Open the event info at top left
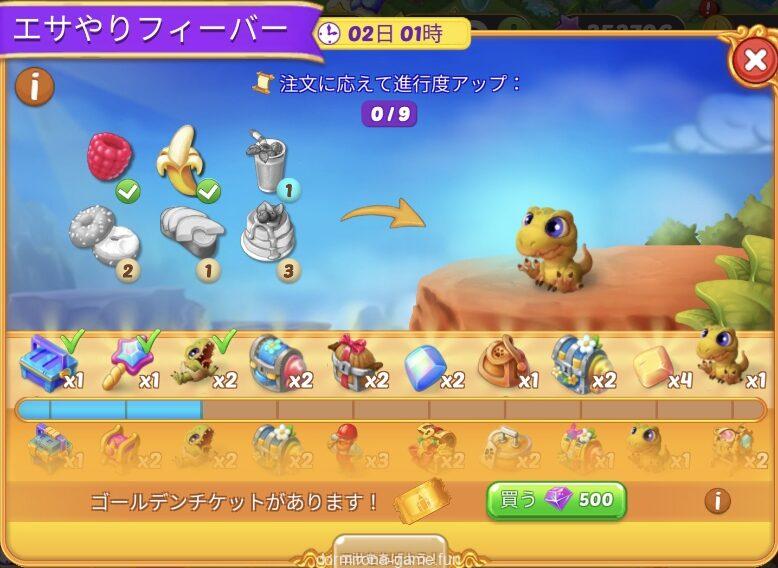The image size is (778, 568). [x=34, y=87]
